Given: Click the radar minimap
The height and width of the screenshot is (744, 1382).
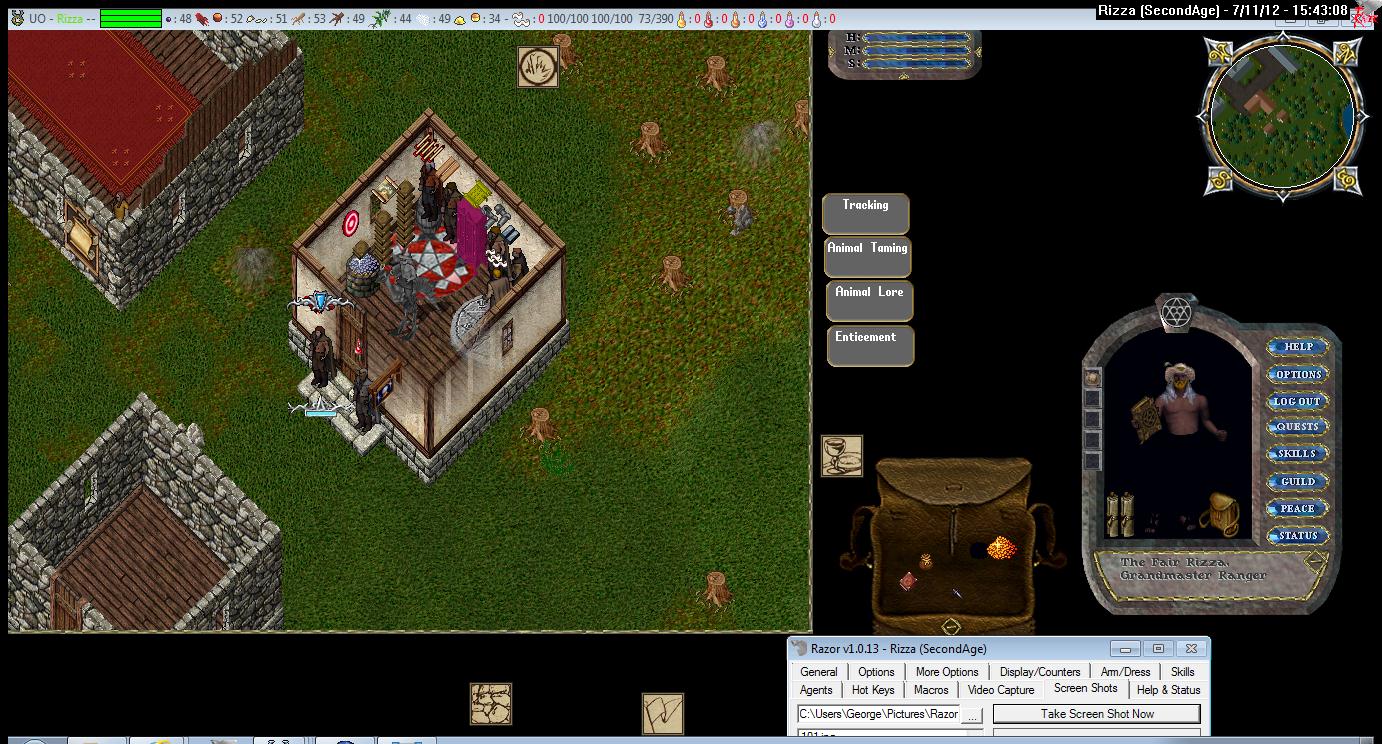Looking at the screenshot, I should click(x=1282, y=118).
